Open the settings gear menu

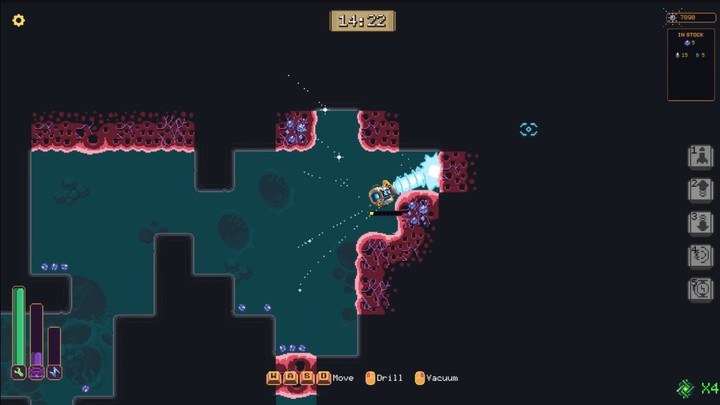tap(18, 20)
